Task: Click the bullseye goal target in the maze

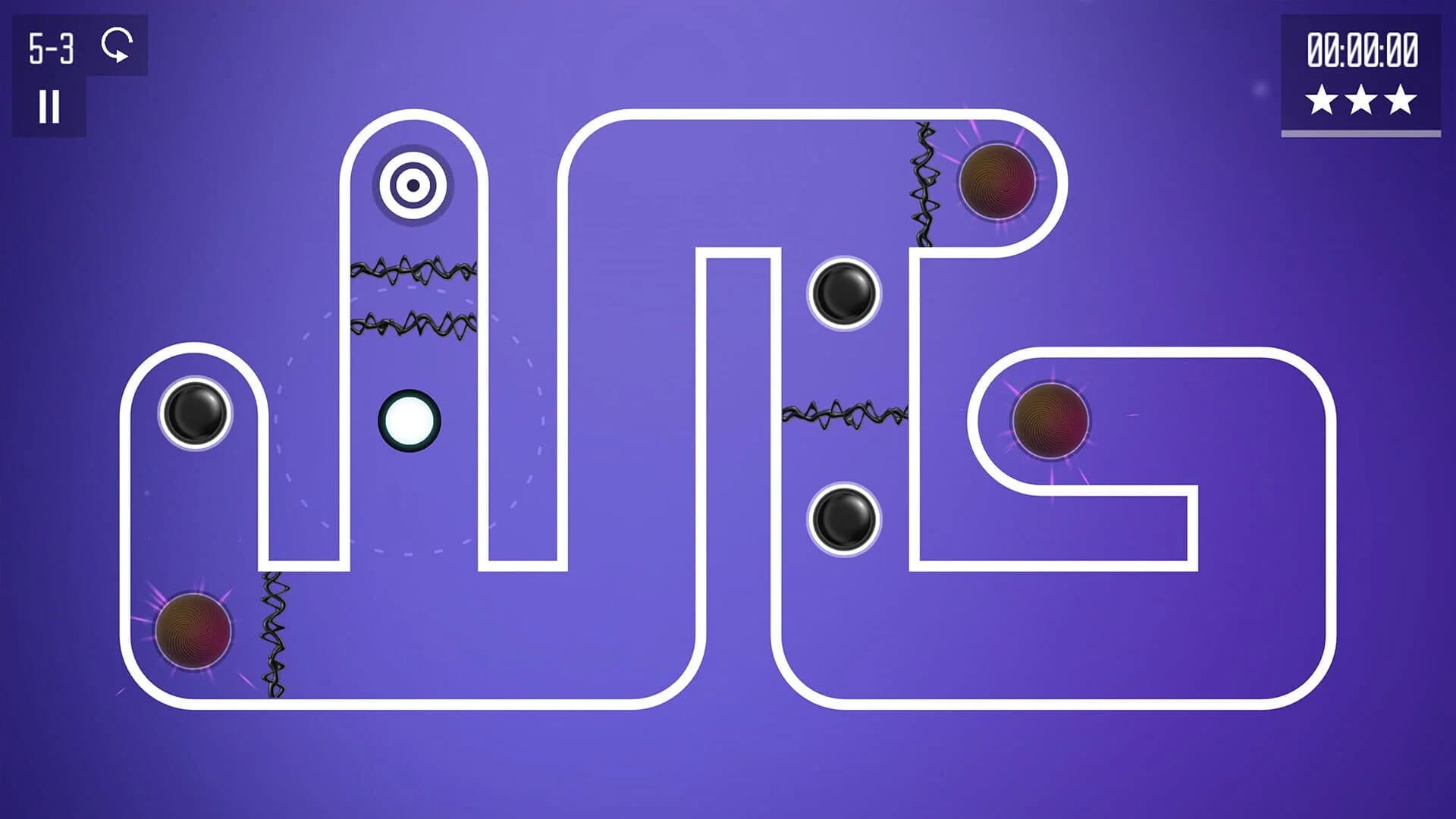Action: [x=413, y=184]
